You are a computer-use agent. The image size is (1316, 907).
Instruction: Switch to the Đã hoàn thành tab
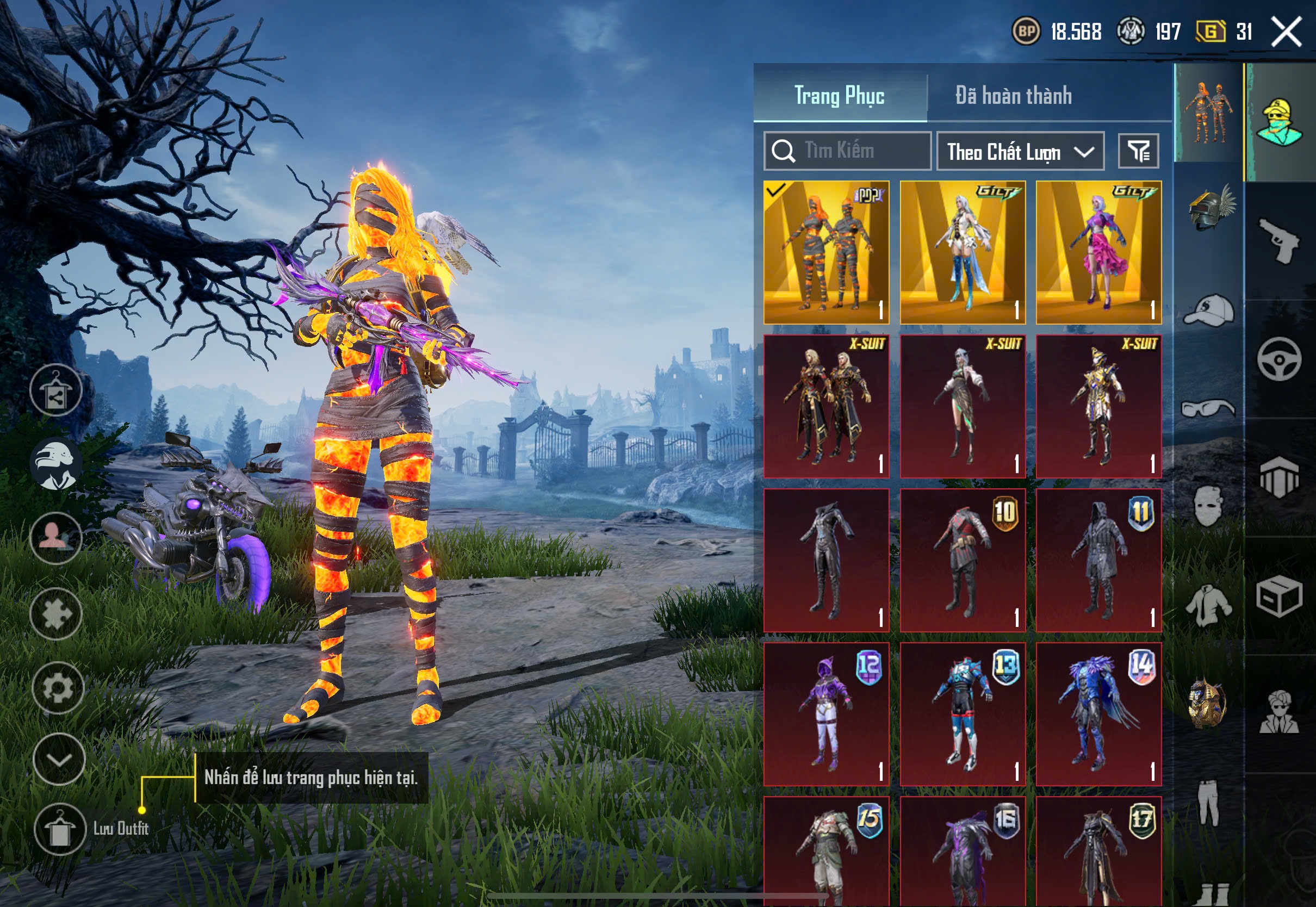pos(1013,96)
